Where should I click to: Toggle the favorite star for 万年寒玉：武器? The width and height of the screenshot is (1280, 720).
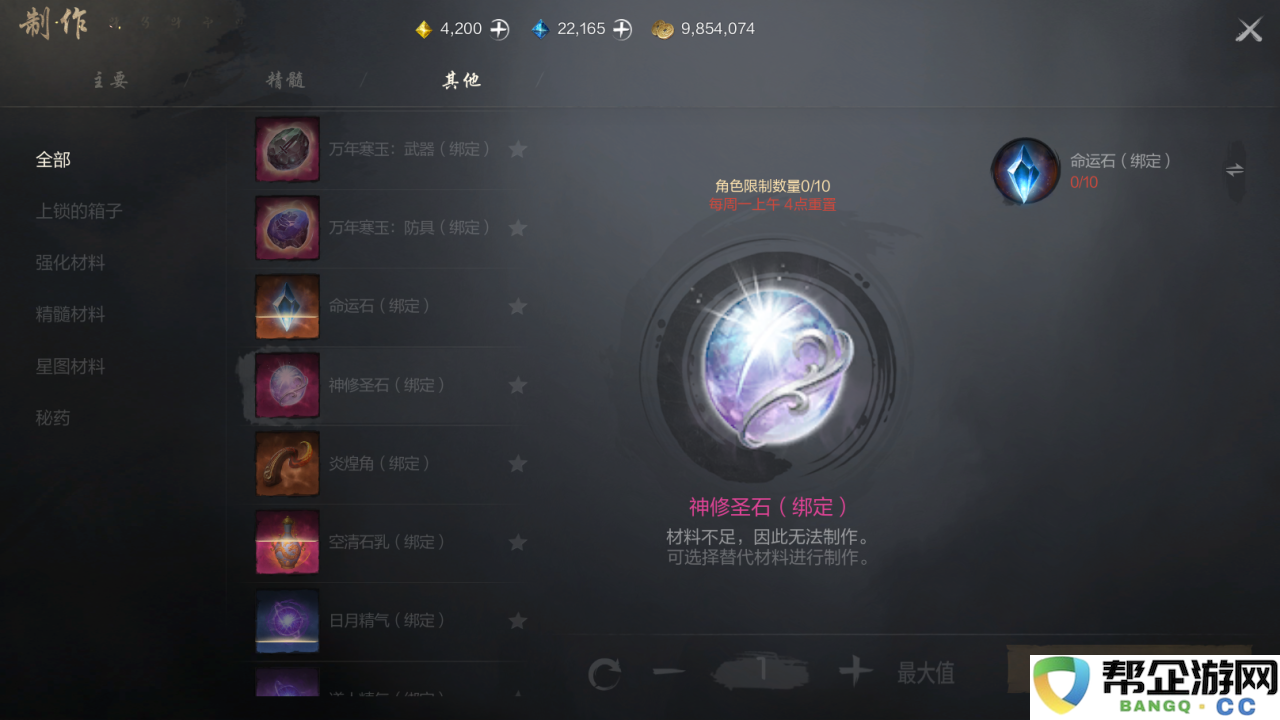[x=517, y=148]
